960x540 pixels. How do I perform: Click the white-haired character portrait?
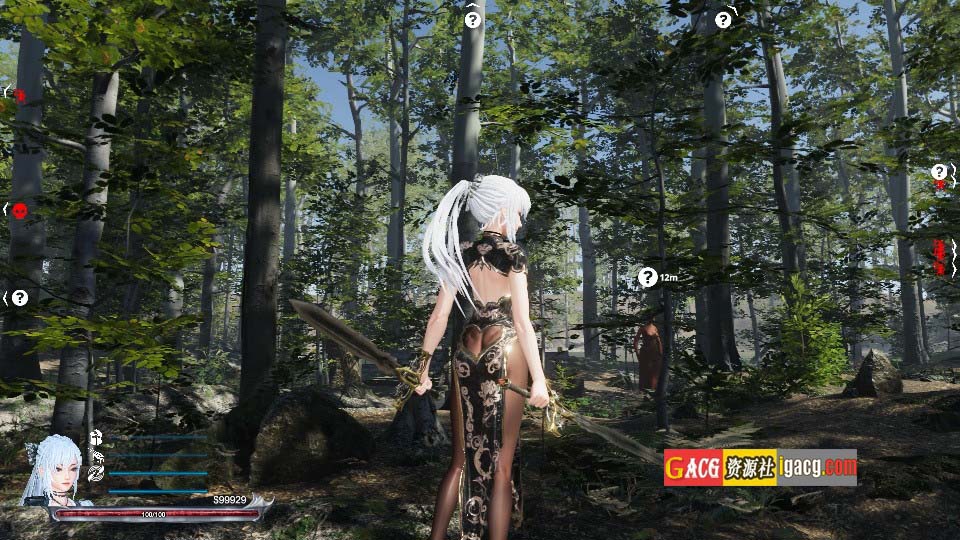[x=53, y=468]
